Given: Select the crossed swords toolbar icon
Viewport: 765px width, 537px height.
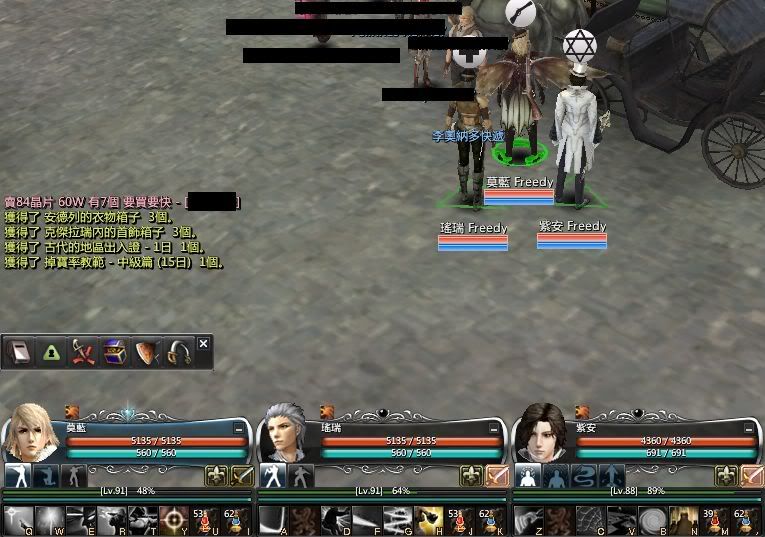Looking at the screenshot, I should (x=83, y=352).
